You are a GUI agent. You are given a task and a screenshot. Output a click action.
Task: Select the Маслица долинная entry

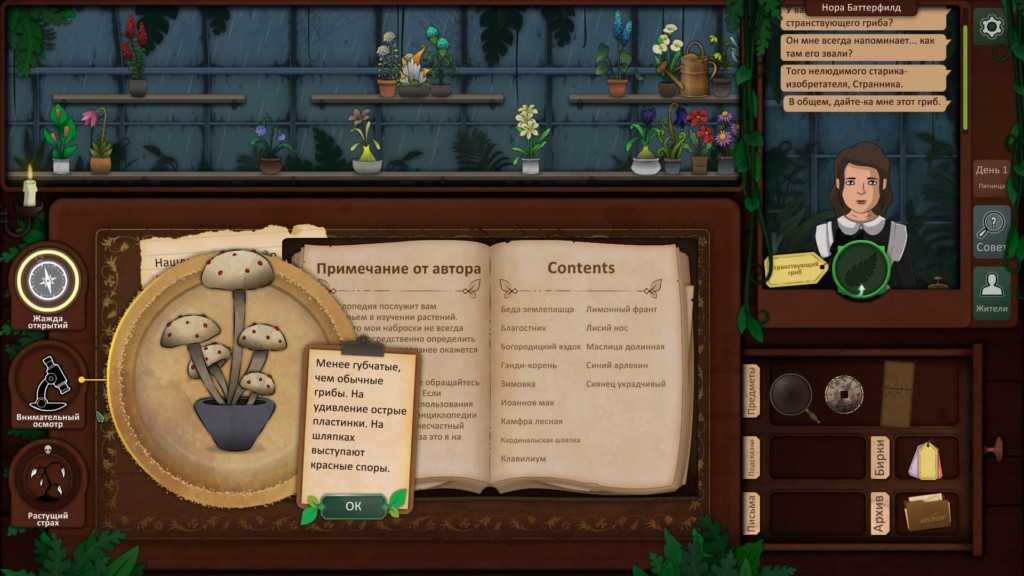click(x=625, y=347)
